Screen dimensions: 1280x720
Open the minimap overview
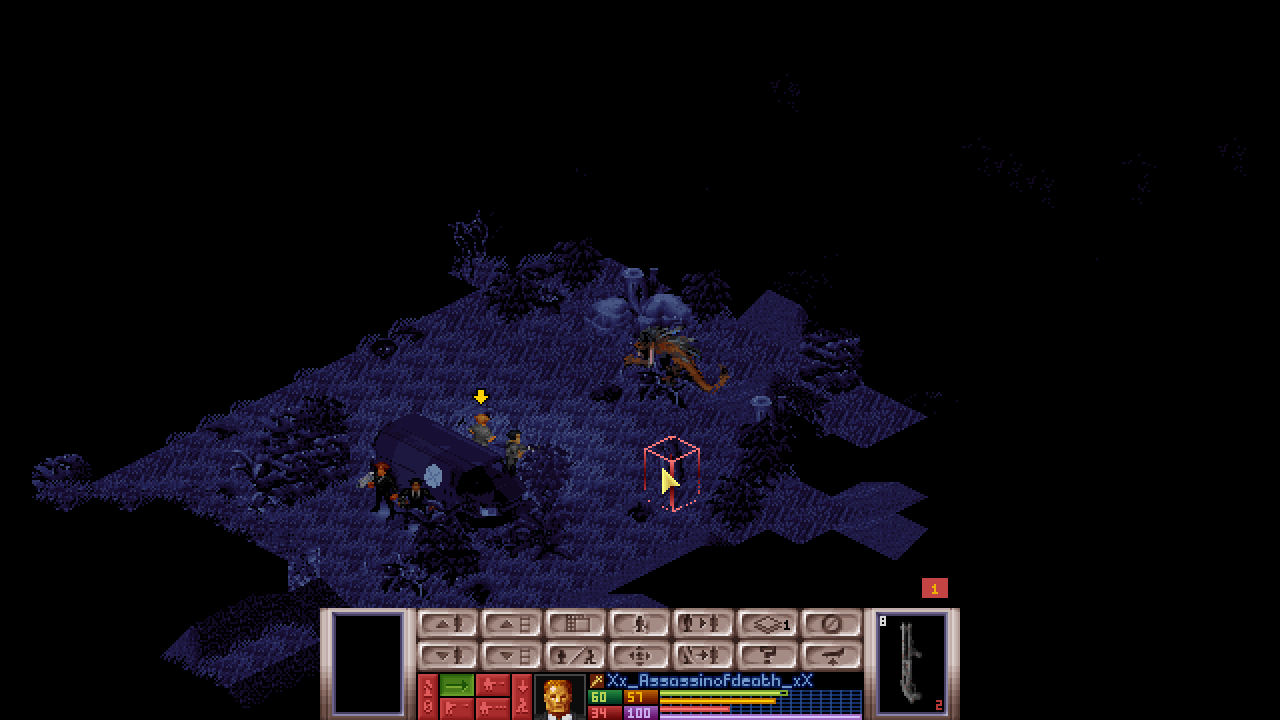tap(576, 624)
